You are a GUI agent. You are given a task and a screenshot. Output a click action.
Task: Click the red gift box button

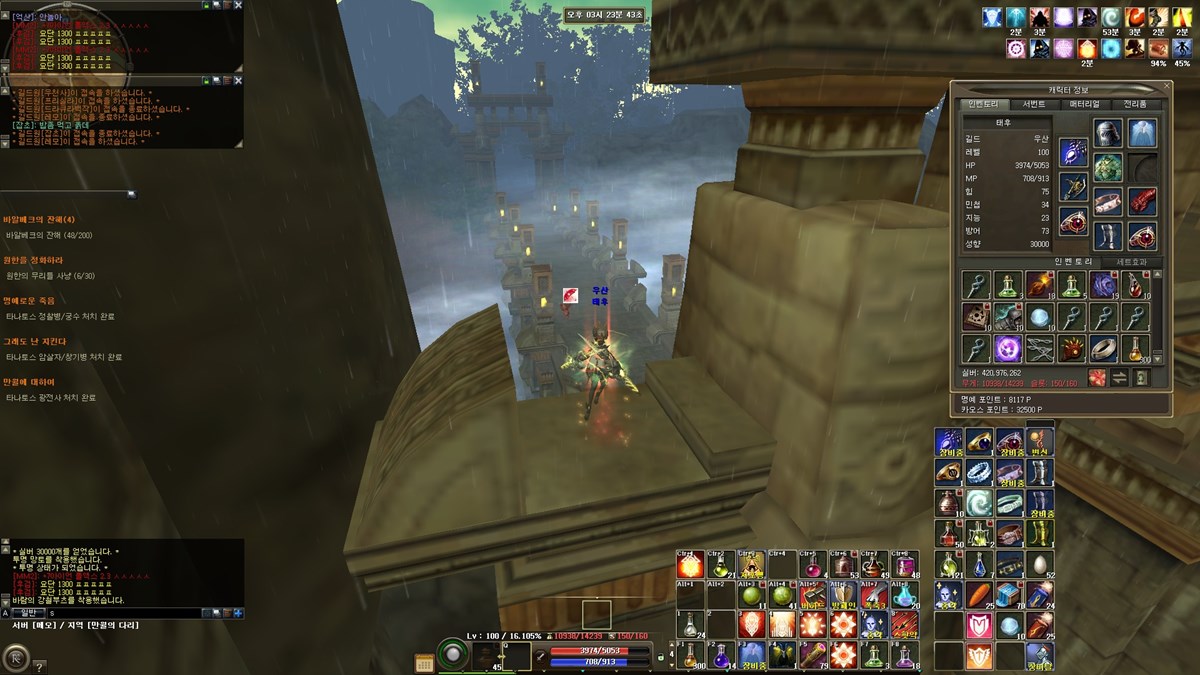tap(1098, 377)
